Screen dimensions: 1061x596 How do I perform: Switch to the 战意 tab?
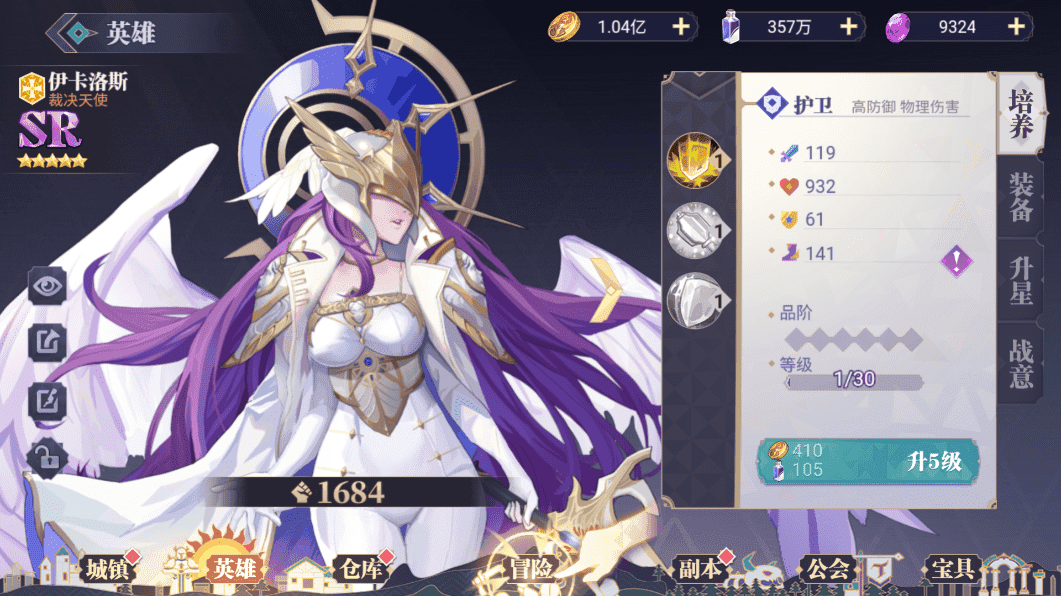tap(1021, 364)
